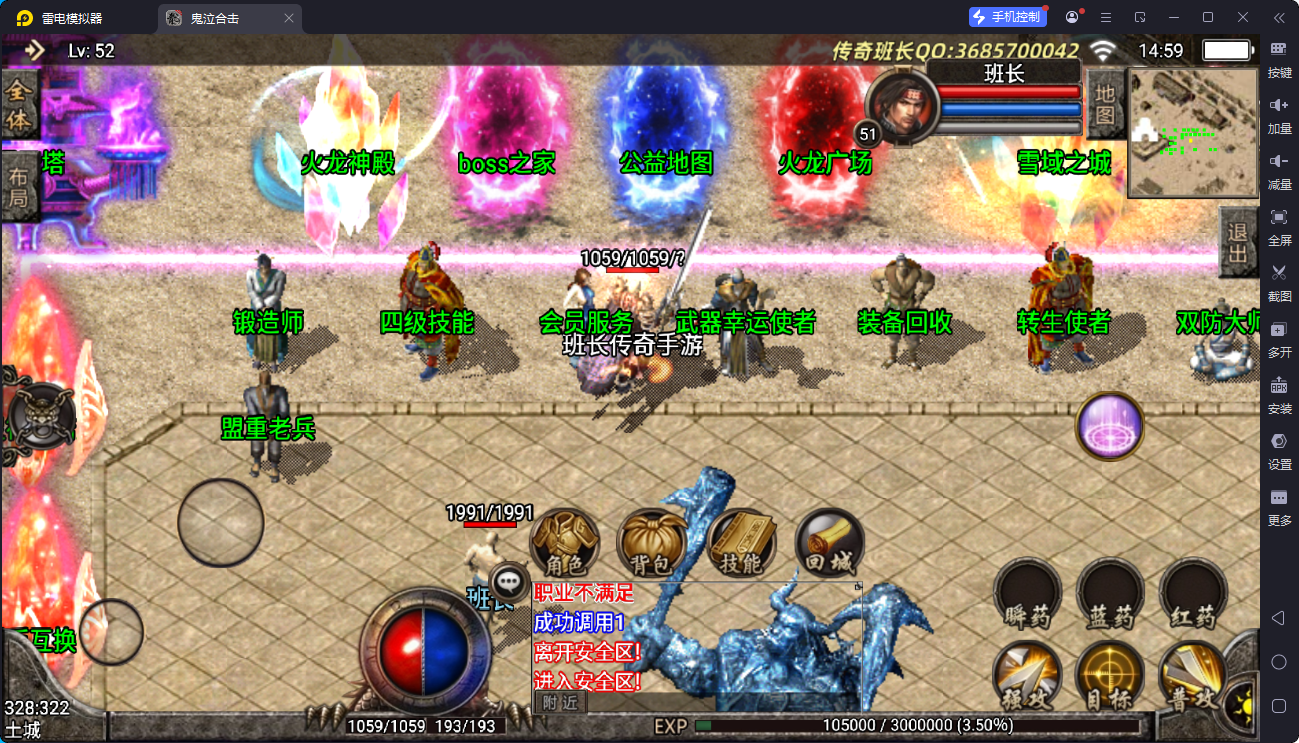The image size is (1299, 743).
Task: Open emulator 设置 settings in sidebar
Action: point(1279,451)
